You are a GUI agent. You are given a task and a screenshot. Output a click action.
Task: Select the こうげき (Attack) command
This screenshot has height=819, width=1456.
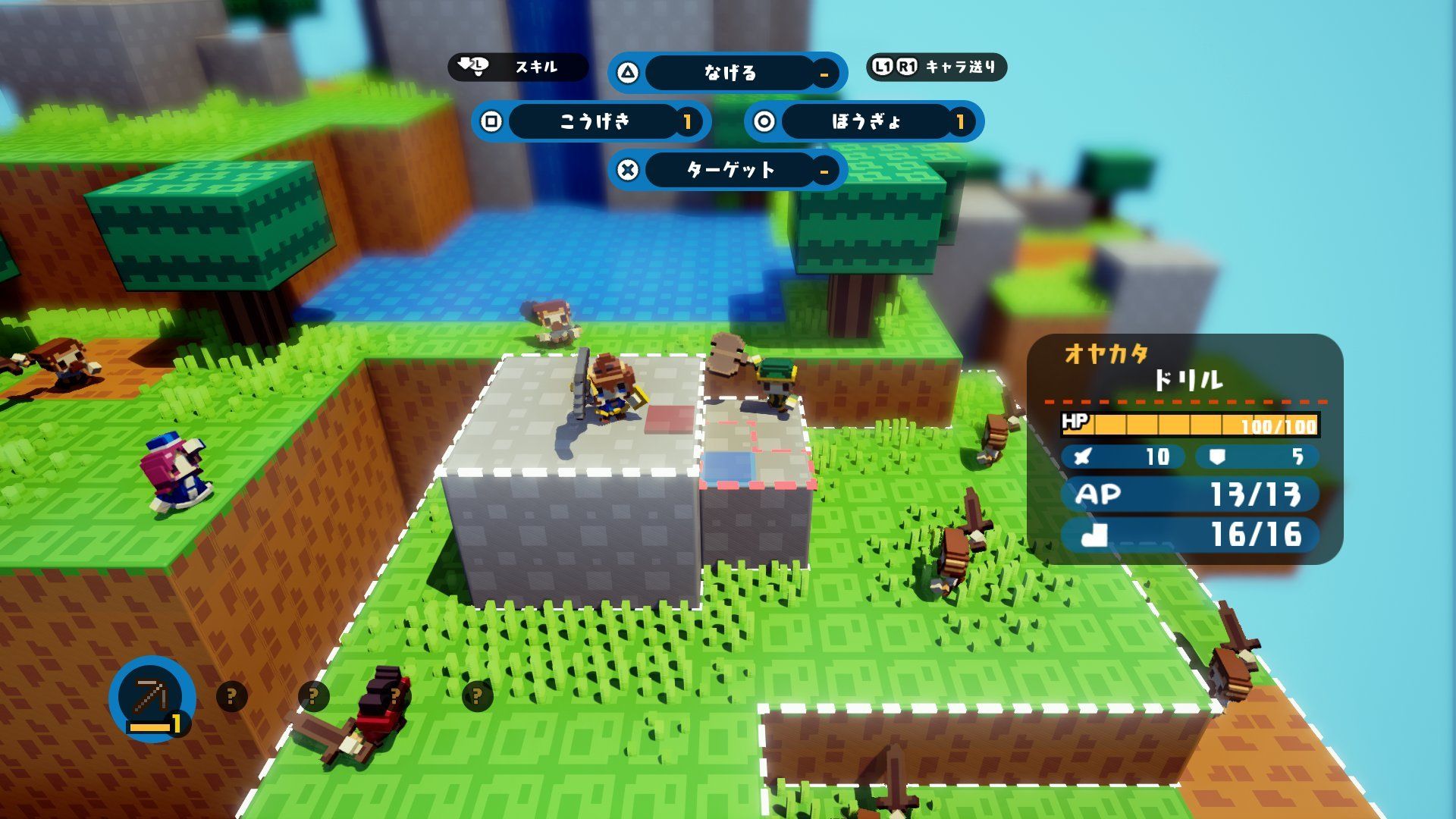pos(592,121)
